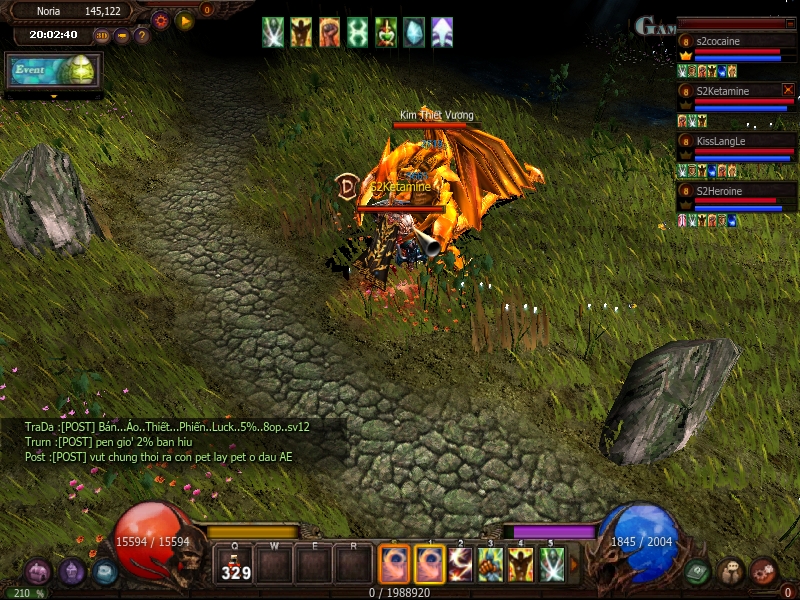
Task: Activate the skill in hotbar slot 5
Action: (x=552, y=565)
